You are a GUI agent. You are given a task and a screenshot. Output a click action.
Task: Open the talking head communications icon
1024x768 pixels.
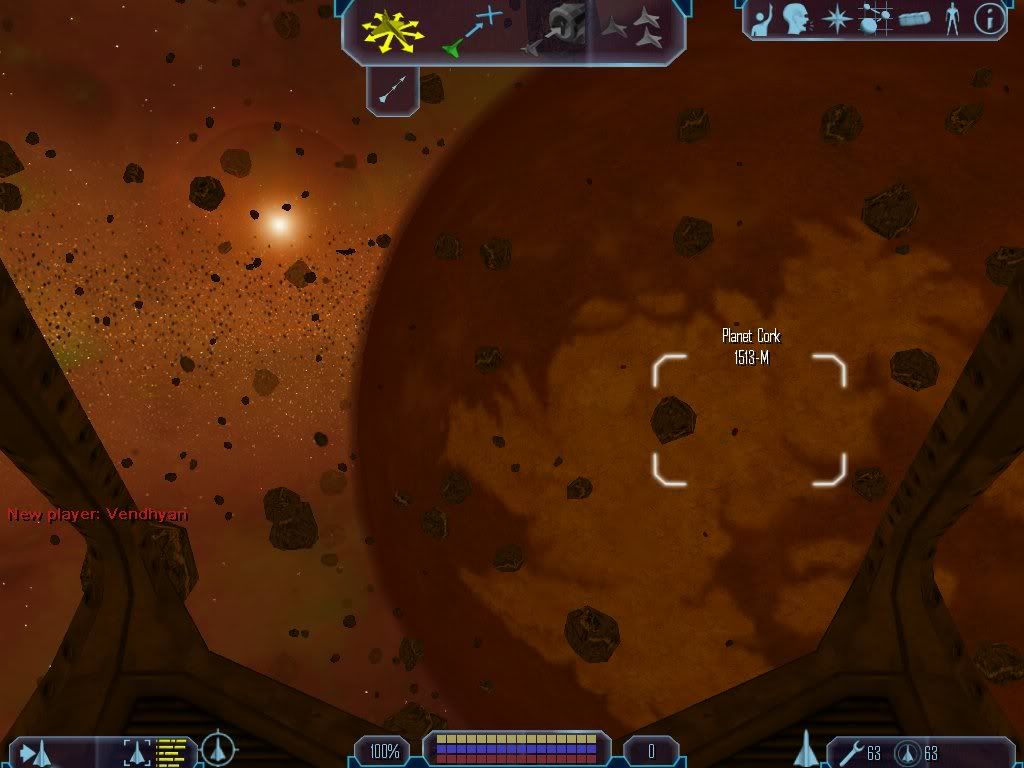pyautogui.click(x=796, y=19)
